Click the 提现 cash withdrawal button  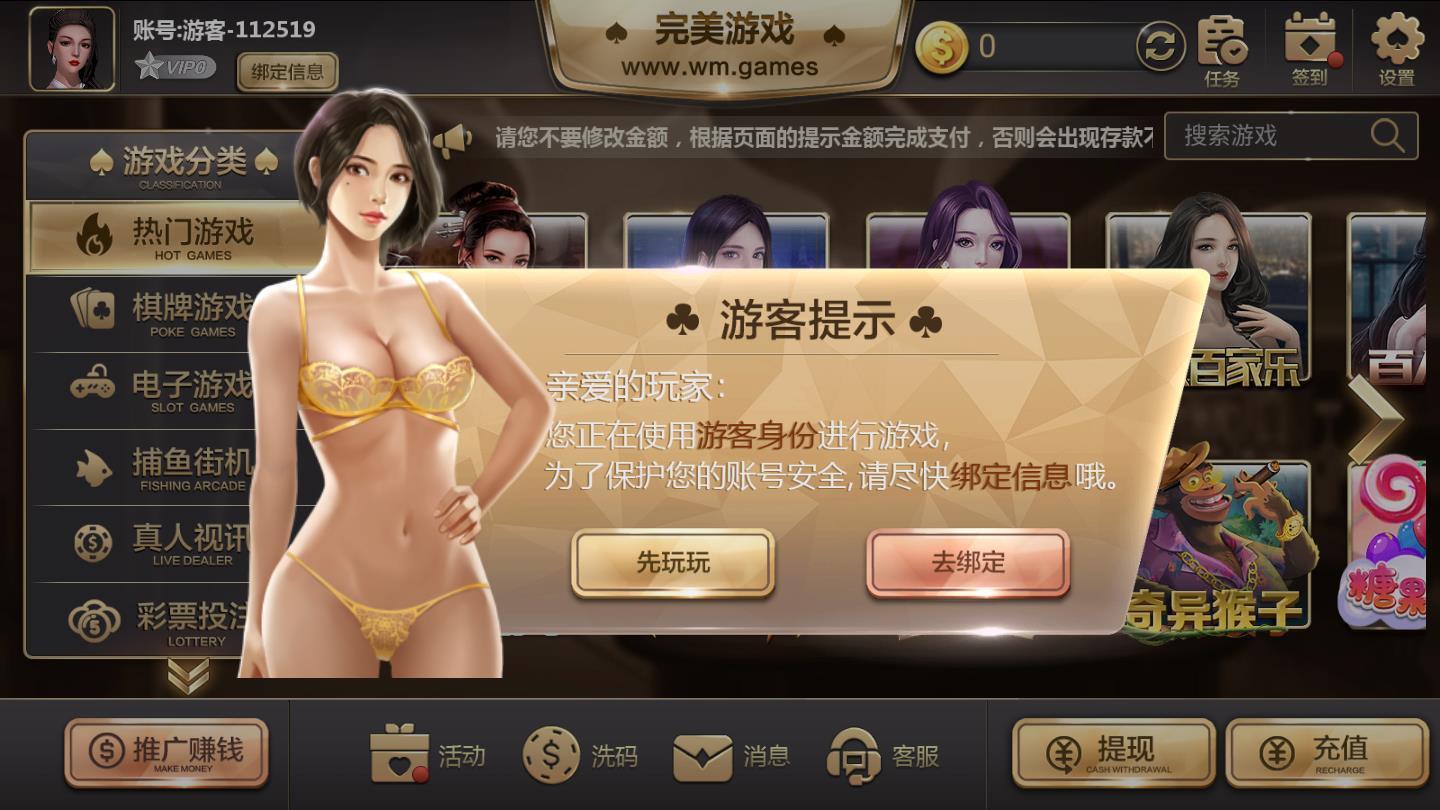tap(1113, 752)
